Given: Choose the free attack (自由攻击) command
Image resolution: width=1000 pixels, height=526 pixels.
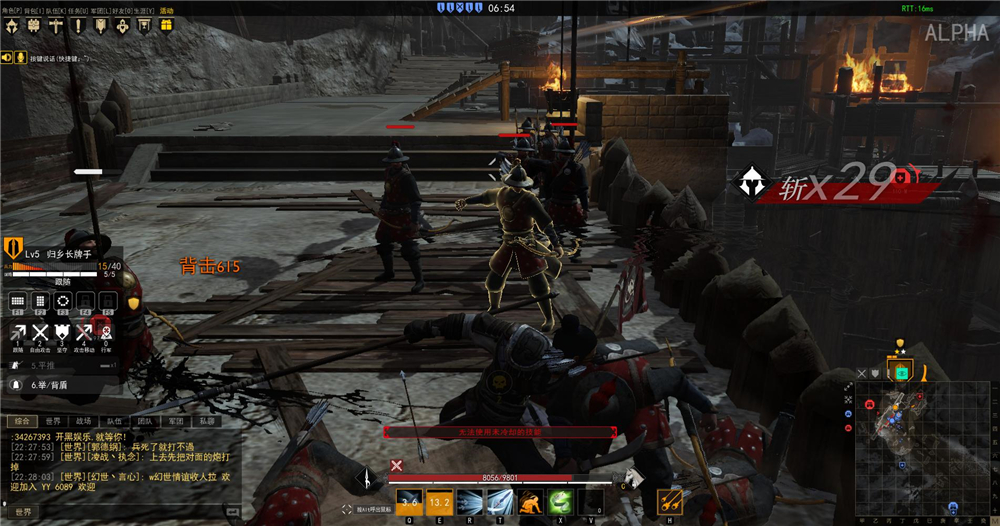Looking at the screenshot, I should point(40,332).
